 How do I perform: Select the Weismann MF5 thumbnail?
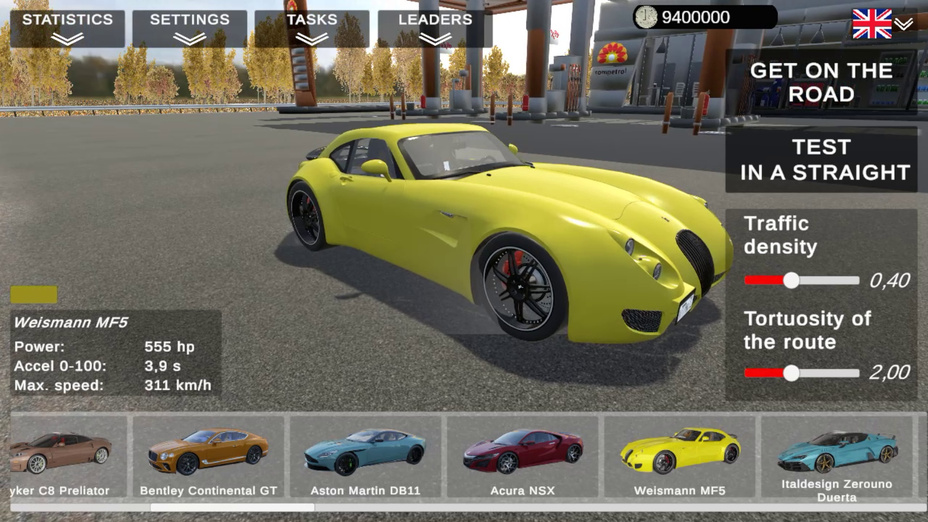point(679,458)
